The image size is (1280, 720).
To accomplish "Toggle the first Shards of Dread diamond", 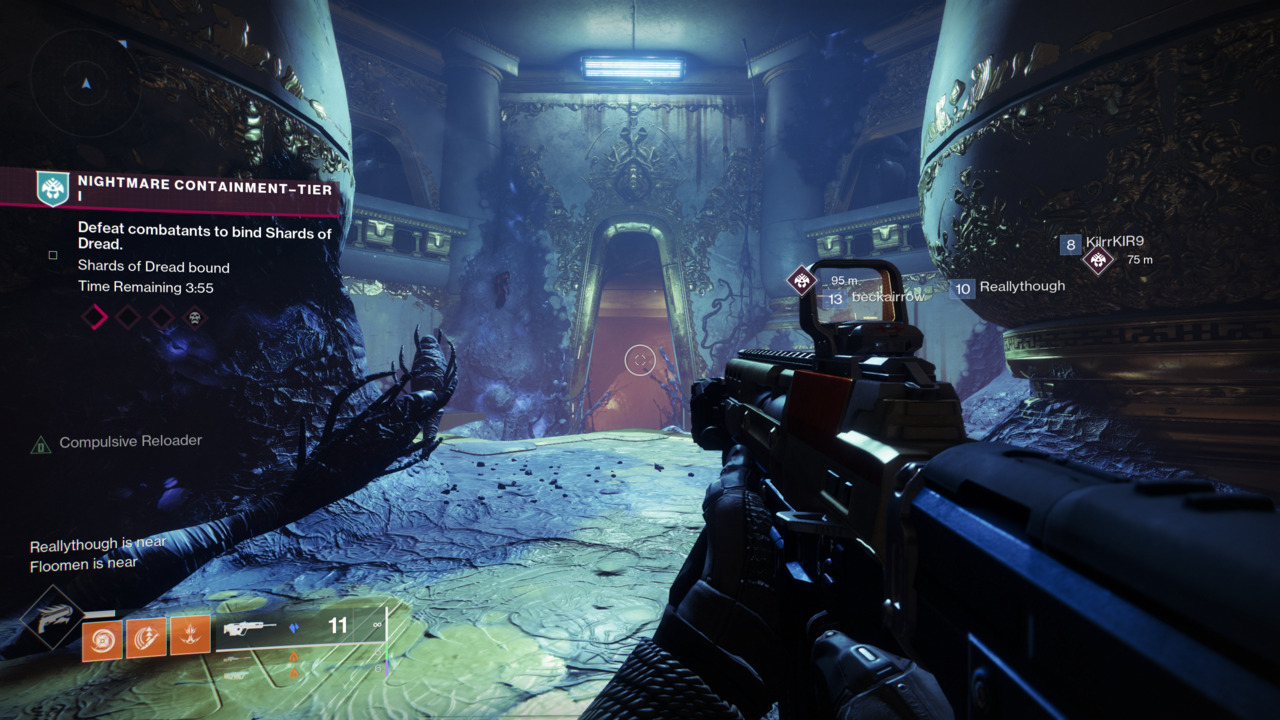I will tap(95, 317).
